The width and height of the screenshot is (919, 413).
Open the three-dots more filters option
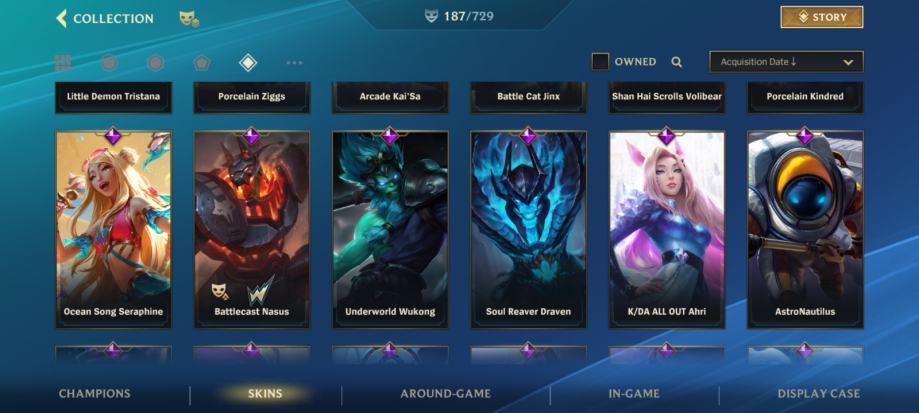click(294, 63)
